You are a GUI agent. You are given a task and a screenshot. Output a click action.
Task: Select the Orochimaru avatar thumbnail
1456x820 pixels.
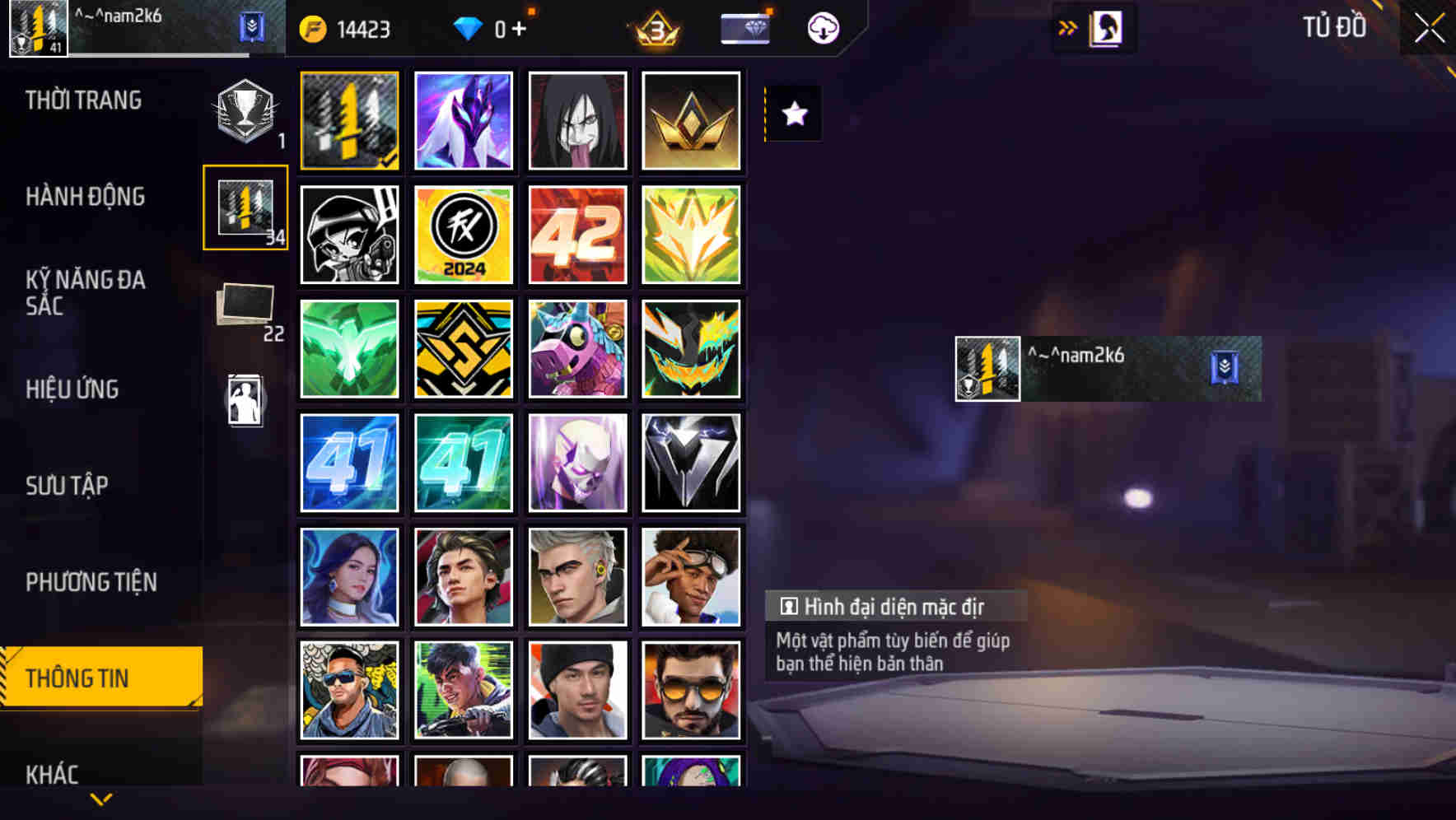coord(577,120)
